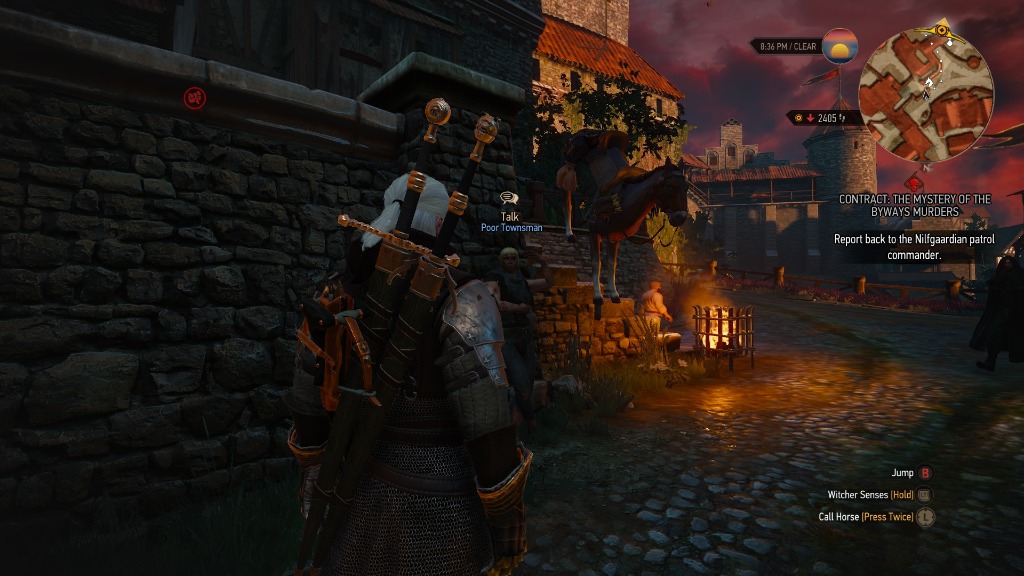
Task: Open the circular minimap
Action: [x=927, y=95]
